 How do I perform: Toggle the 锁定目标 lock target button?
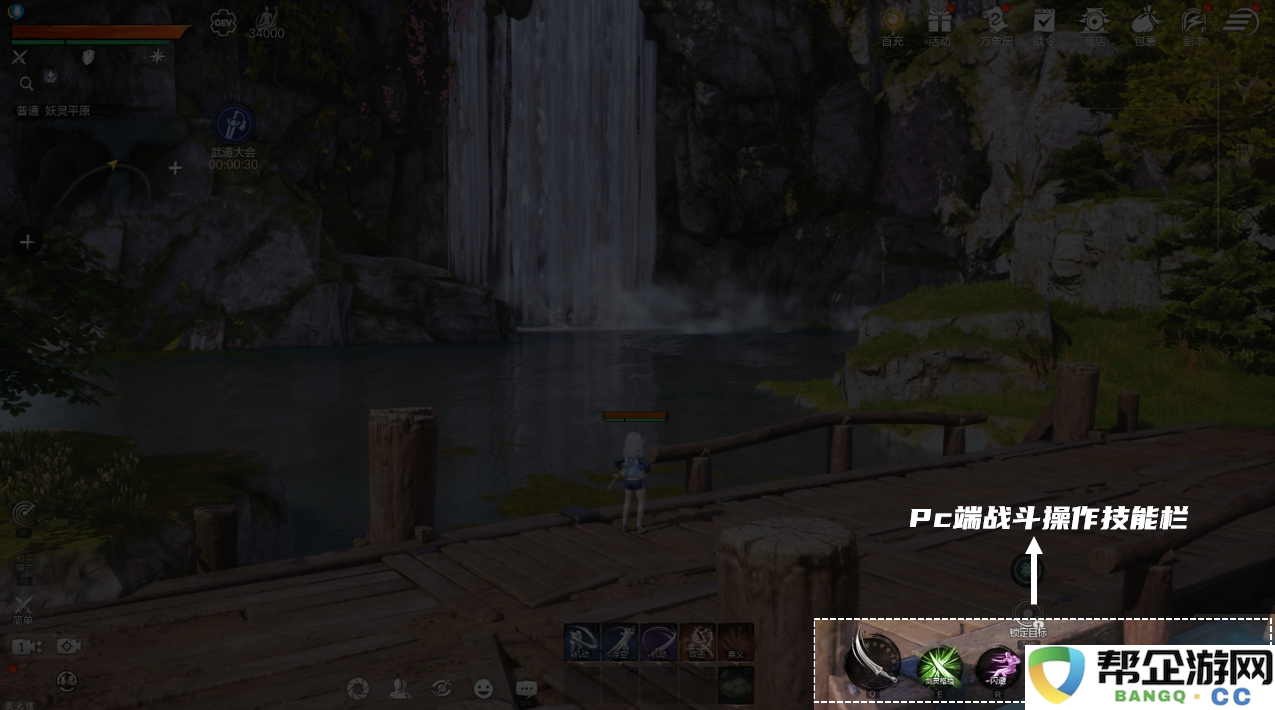pyautogui.click(x=1027, y=615)
